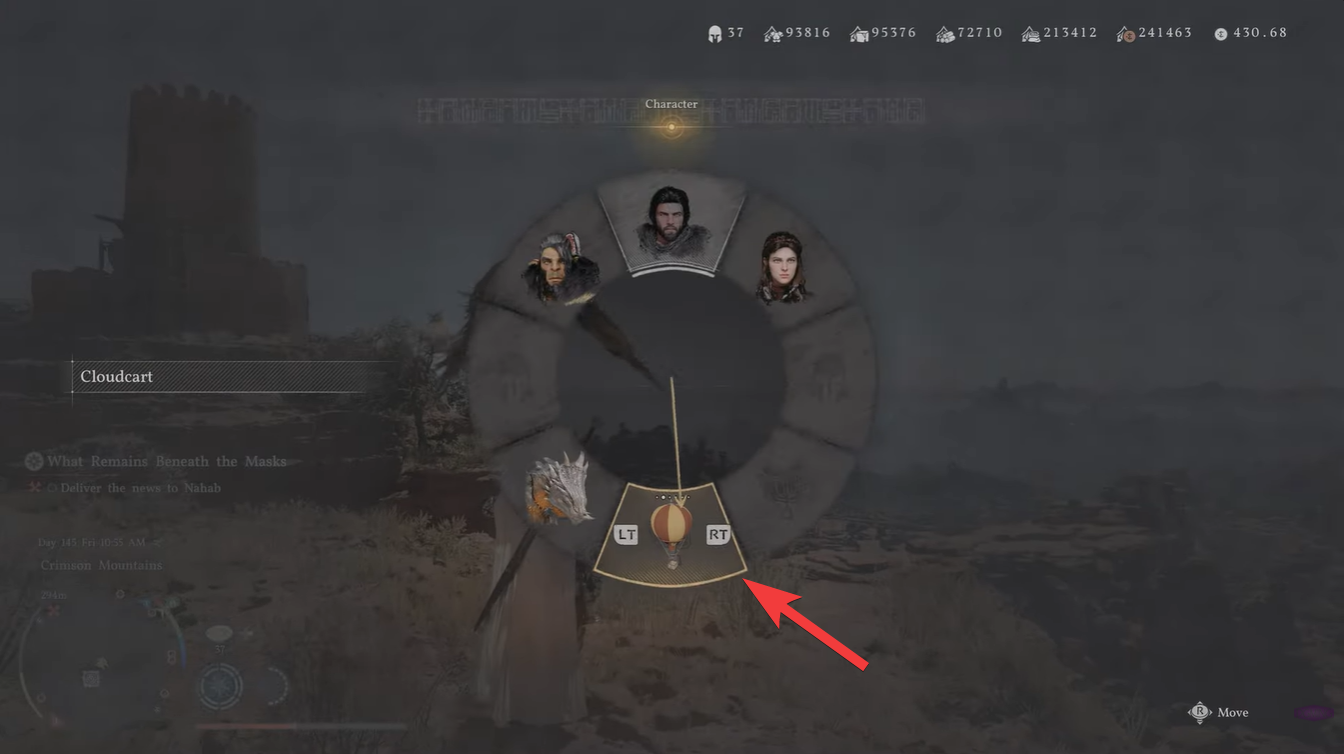
Task: Click the coin currency icon showing 430.68
Action: pos(1220,32)
